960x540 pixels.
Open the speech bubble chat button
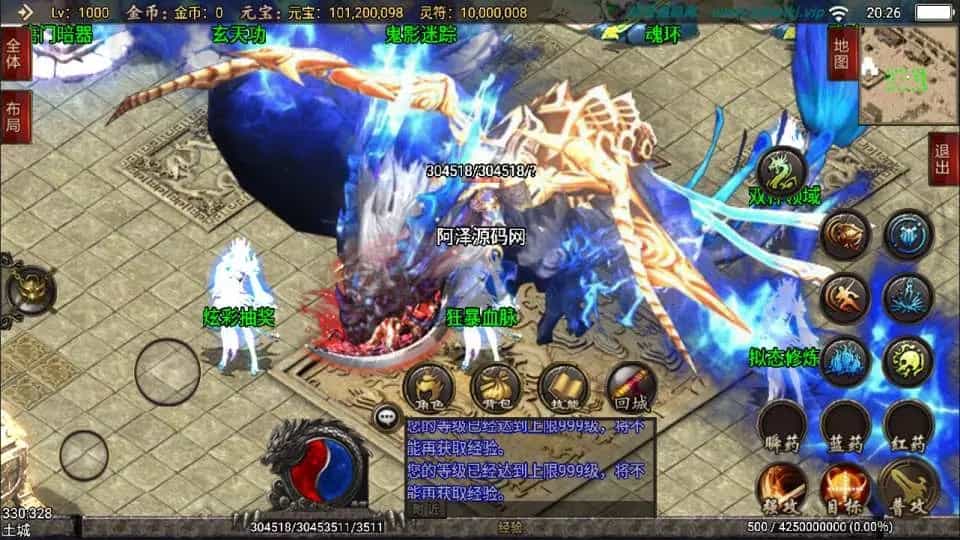click(x=386, y=416)
